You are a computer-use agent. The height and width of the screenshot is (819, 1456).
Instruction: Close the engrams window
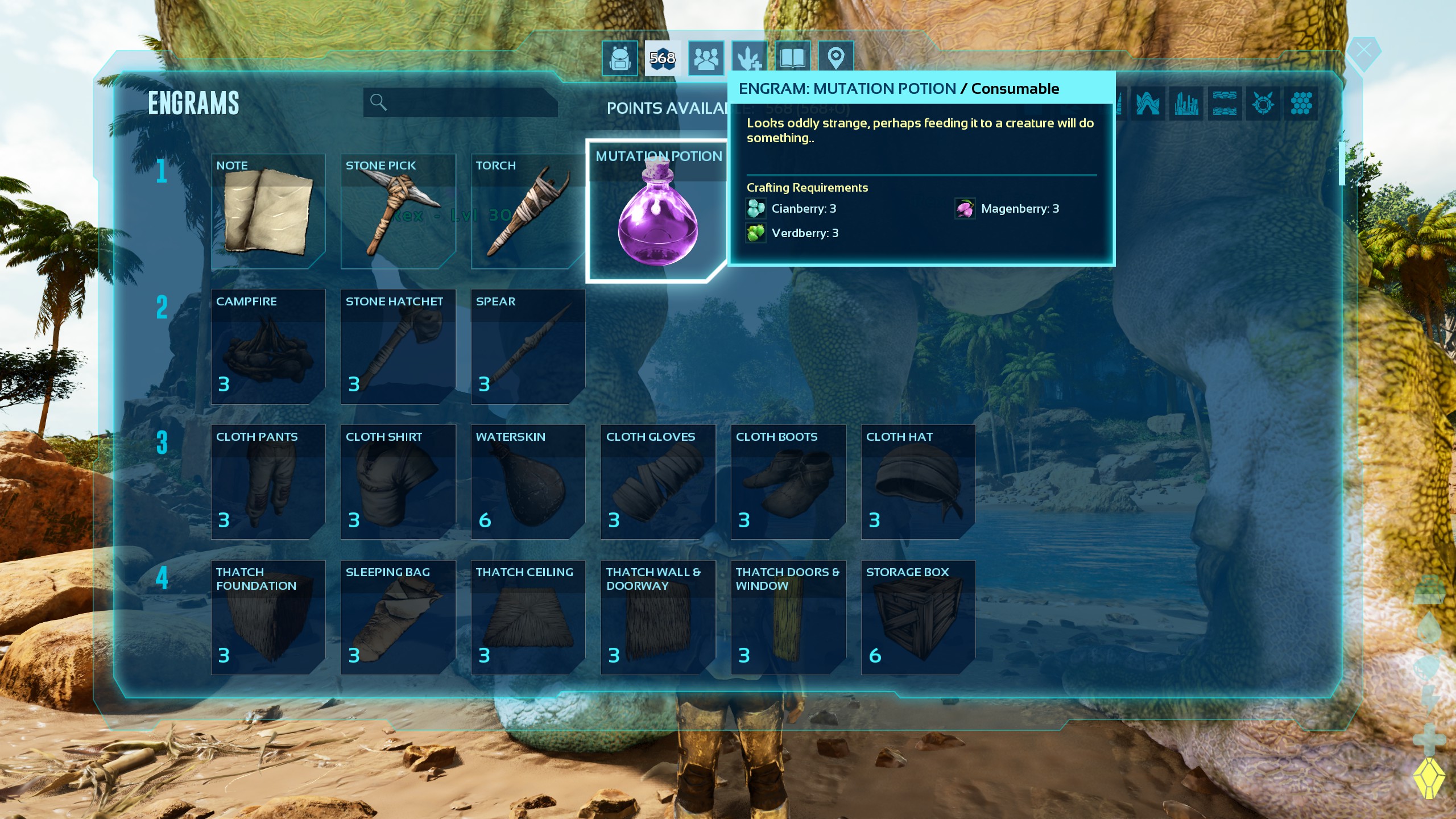1363,52
